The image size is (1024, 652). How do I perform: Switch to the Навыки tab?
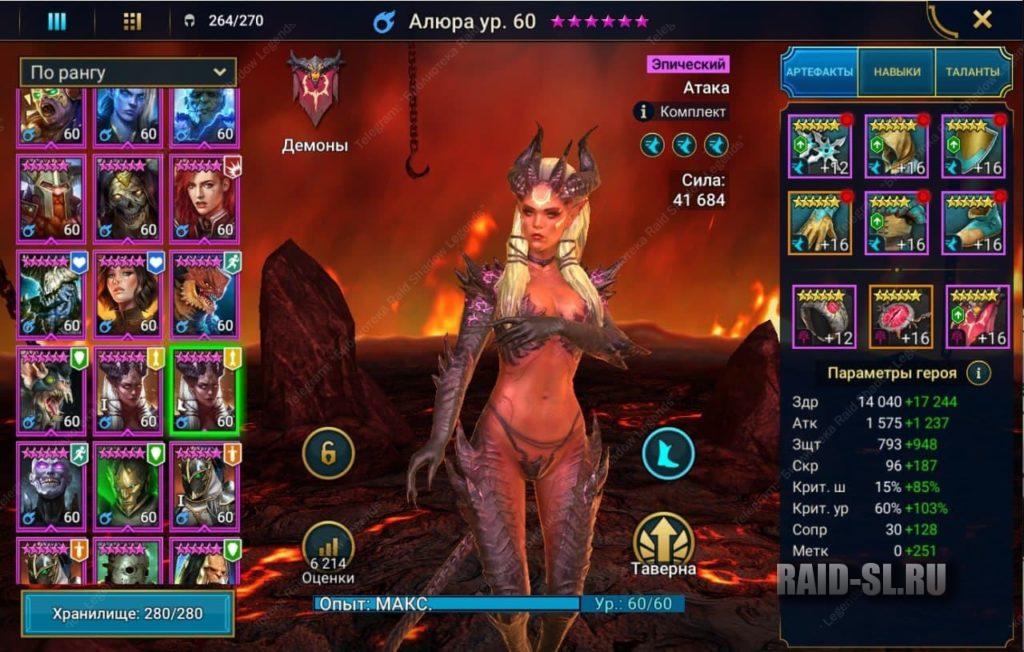897,72
